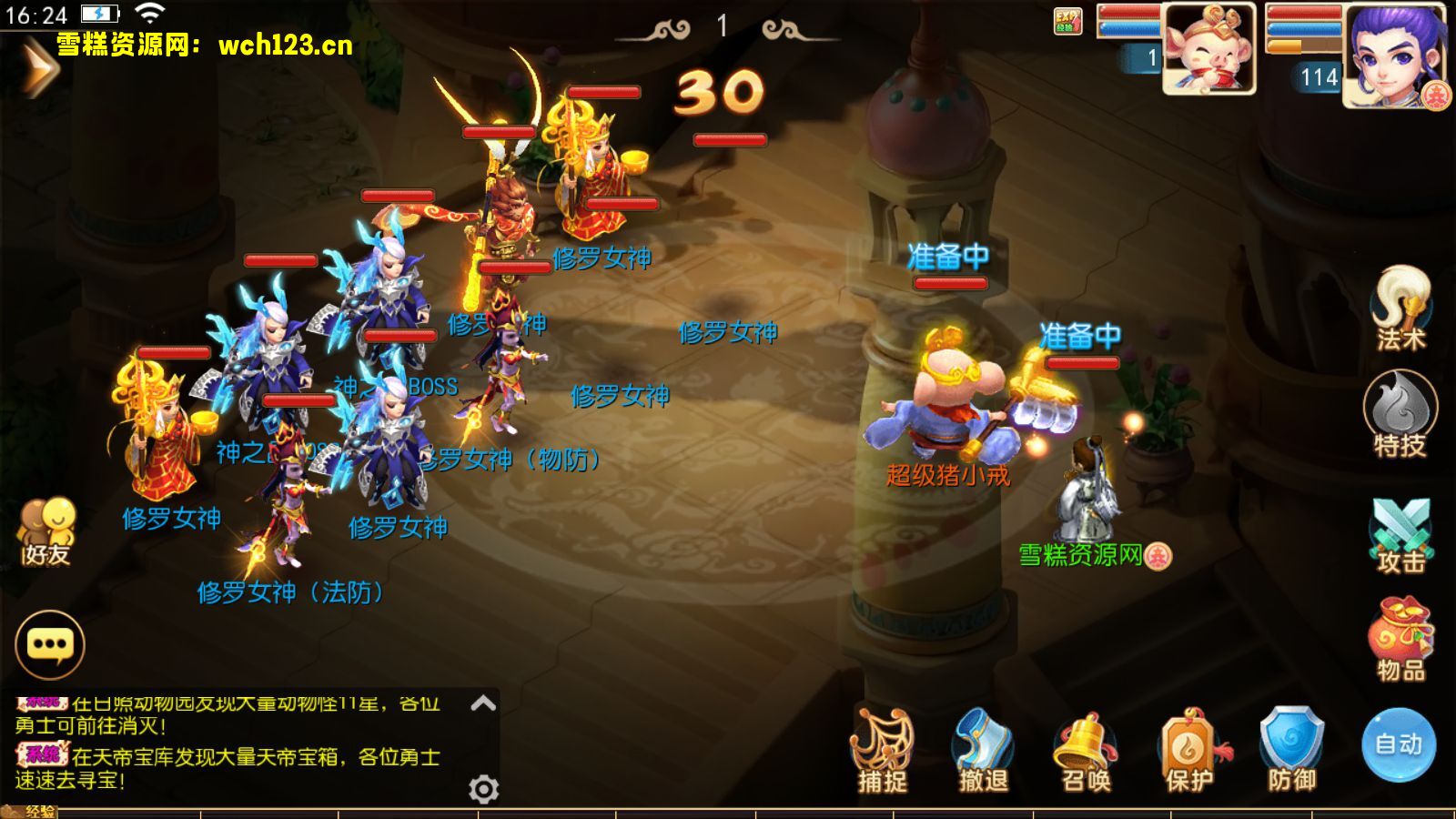Select the 防御 defend command
1456x819 pixels.
point(1292,750)
